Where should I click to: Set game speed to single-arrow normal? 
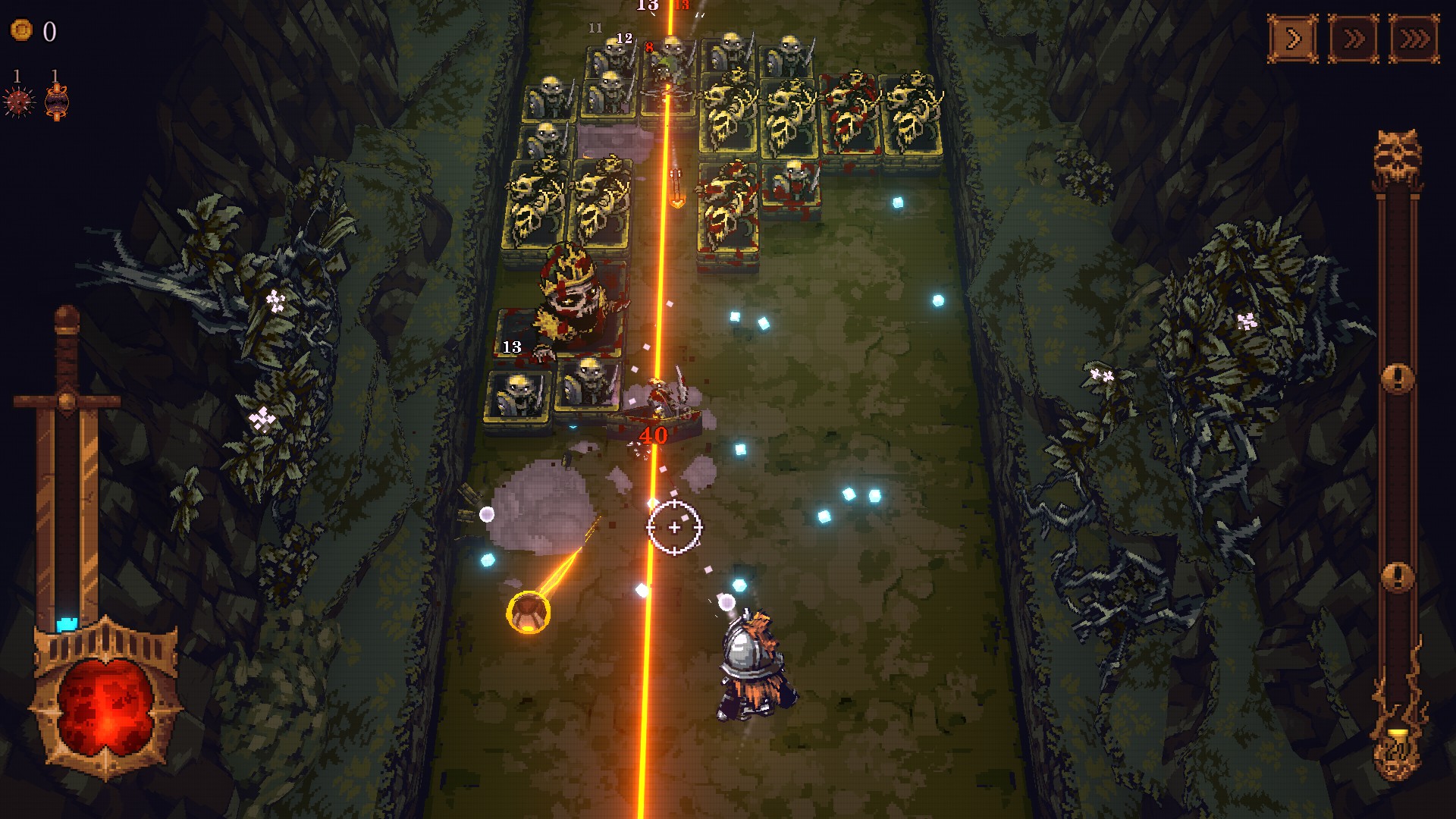[1293, 38]
